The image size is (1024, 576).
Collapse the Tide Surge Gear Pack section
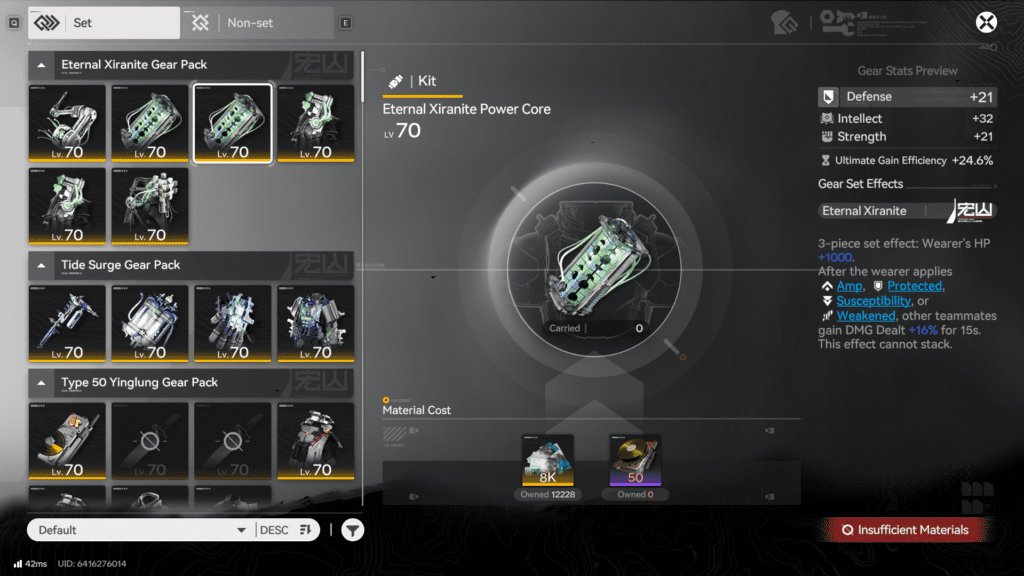pos(42,265)
